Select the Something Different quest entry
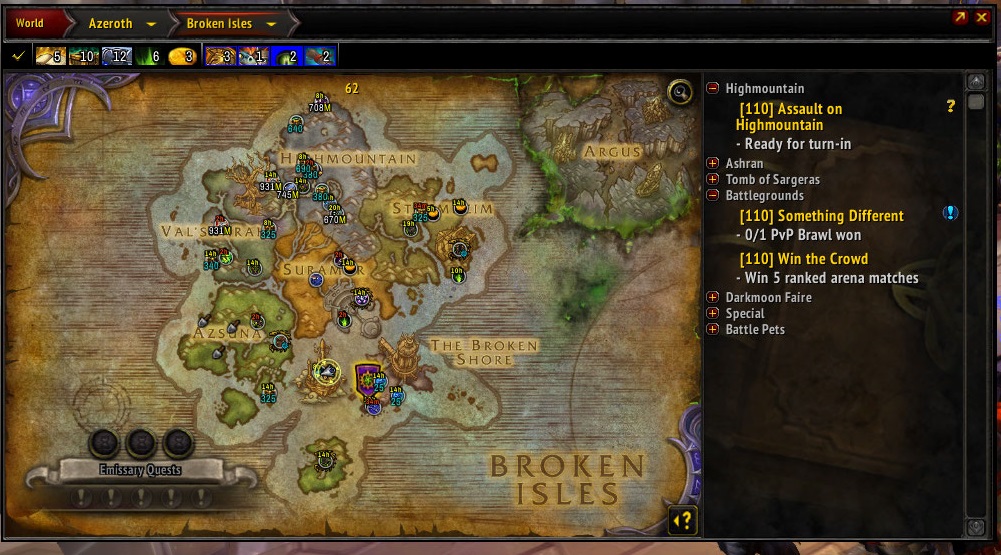1001x555 pixels. pyautogui.click(x=821, y=216)
